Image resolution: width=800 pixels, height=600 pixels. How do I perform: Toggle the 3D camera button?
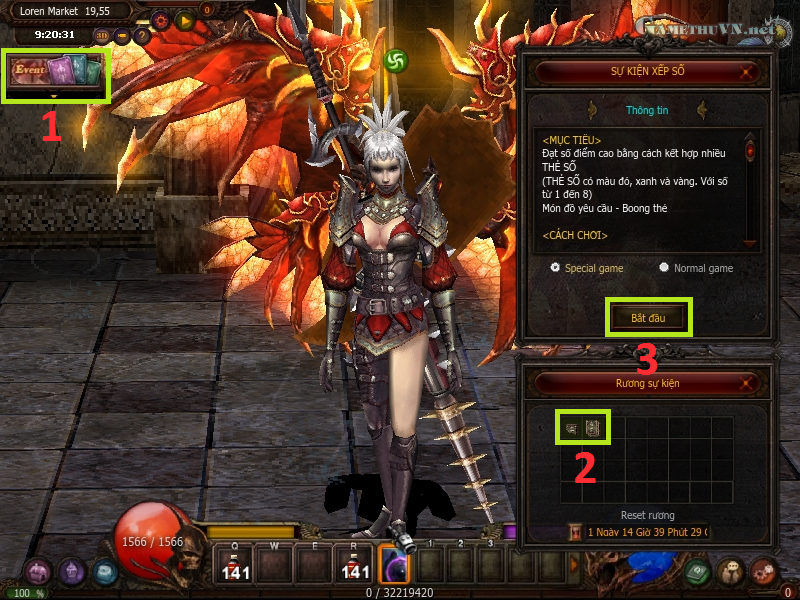click(100, 36)
